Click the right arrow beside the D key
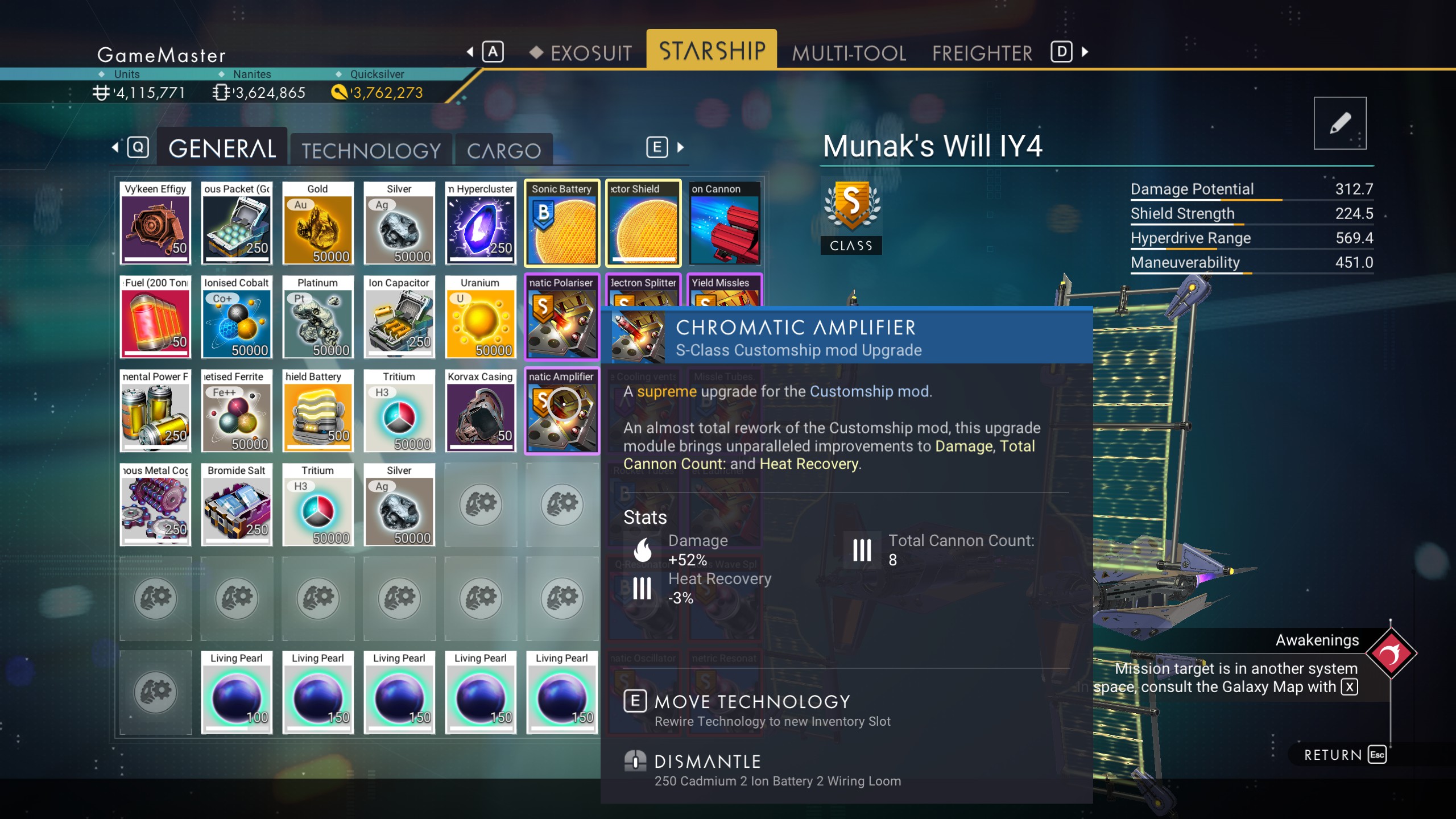The image size is (1456, 819). tap(1083, 52)
